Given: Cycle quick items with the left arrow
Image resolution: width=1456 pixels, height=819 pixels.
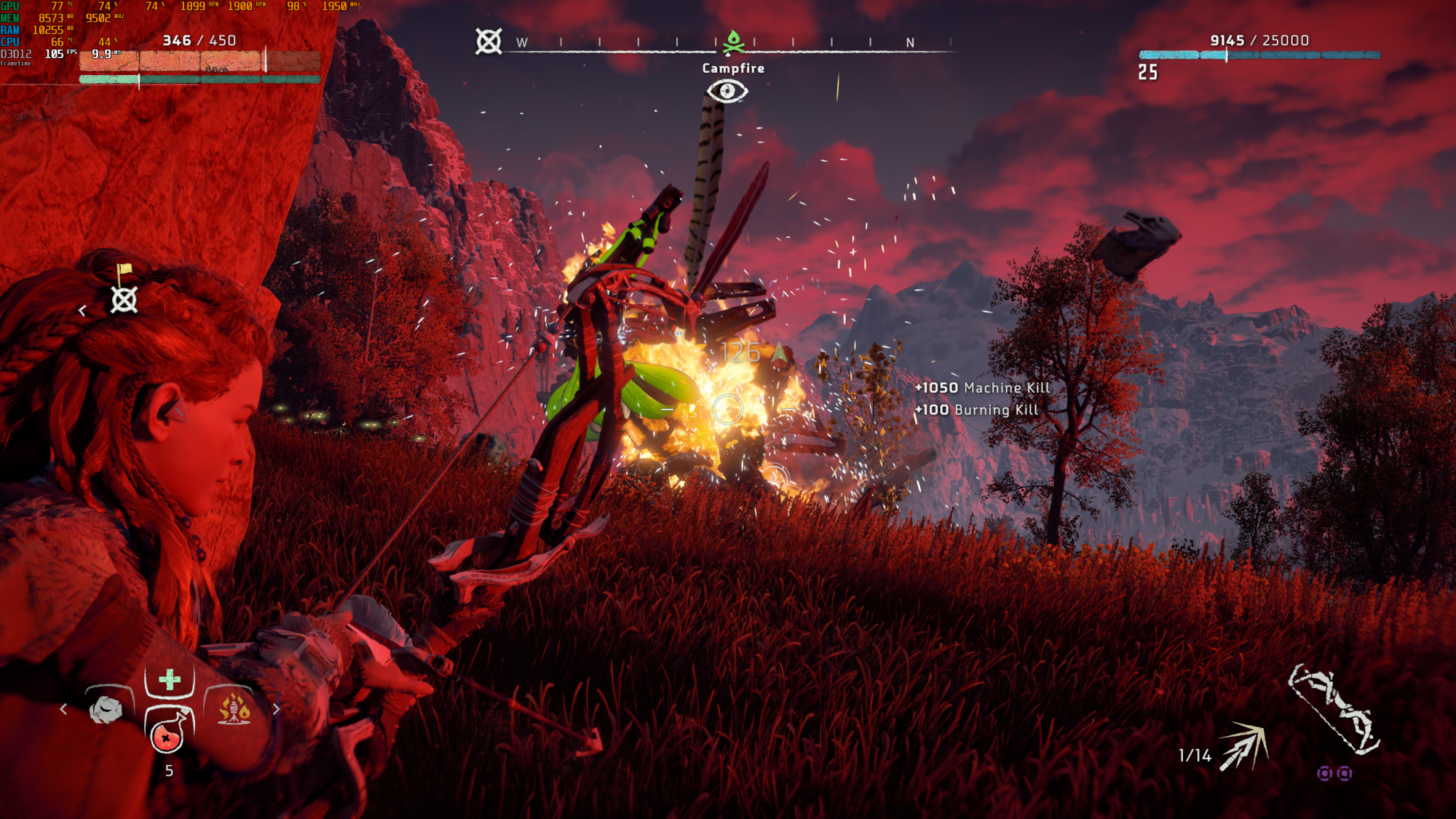Looking at the screenshot, I should click(x=64, y=709).
